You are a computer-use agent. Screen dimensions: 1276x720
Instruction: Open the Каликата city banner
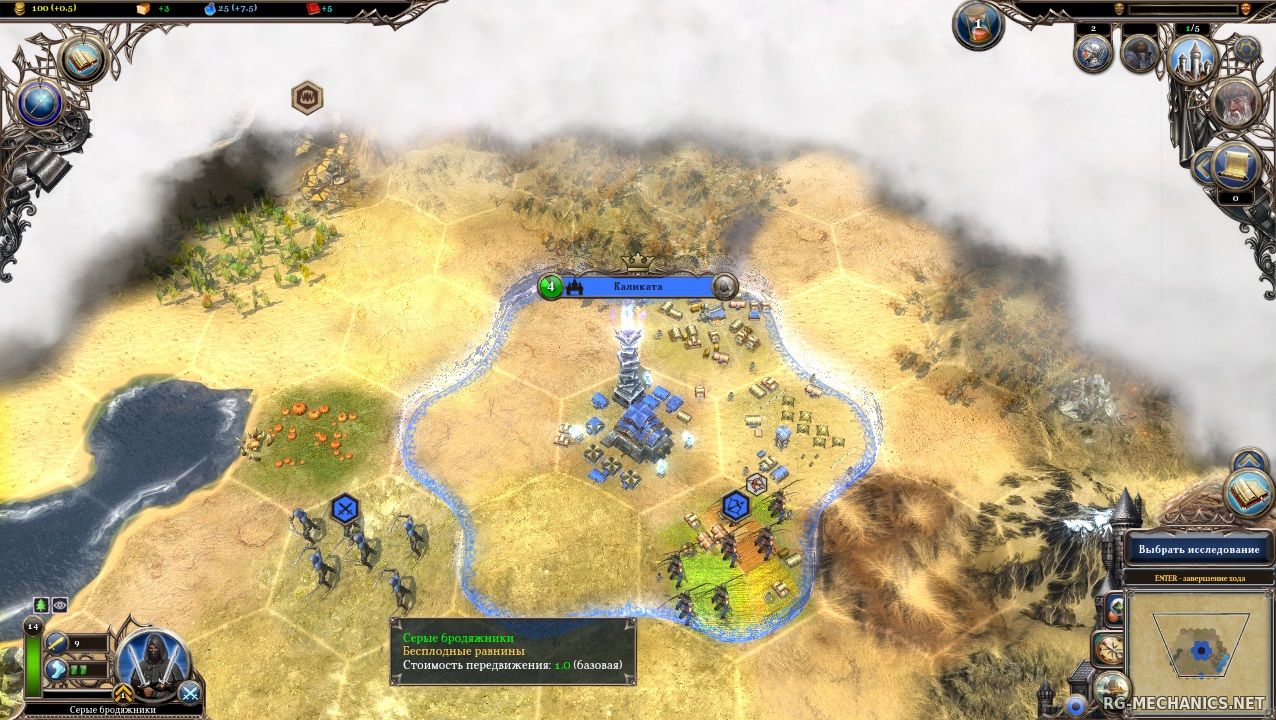pyautogui.click(x=637, y=287)
